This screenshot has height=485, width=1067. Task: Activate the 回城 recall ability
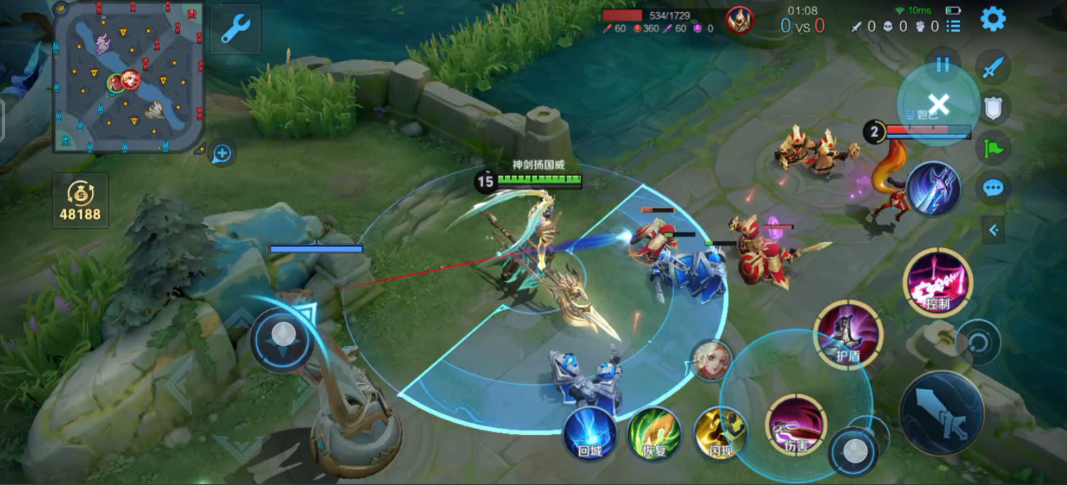pyautogui.click(x=589, y=433)
